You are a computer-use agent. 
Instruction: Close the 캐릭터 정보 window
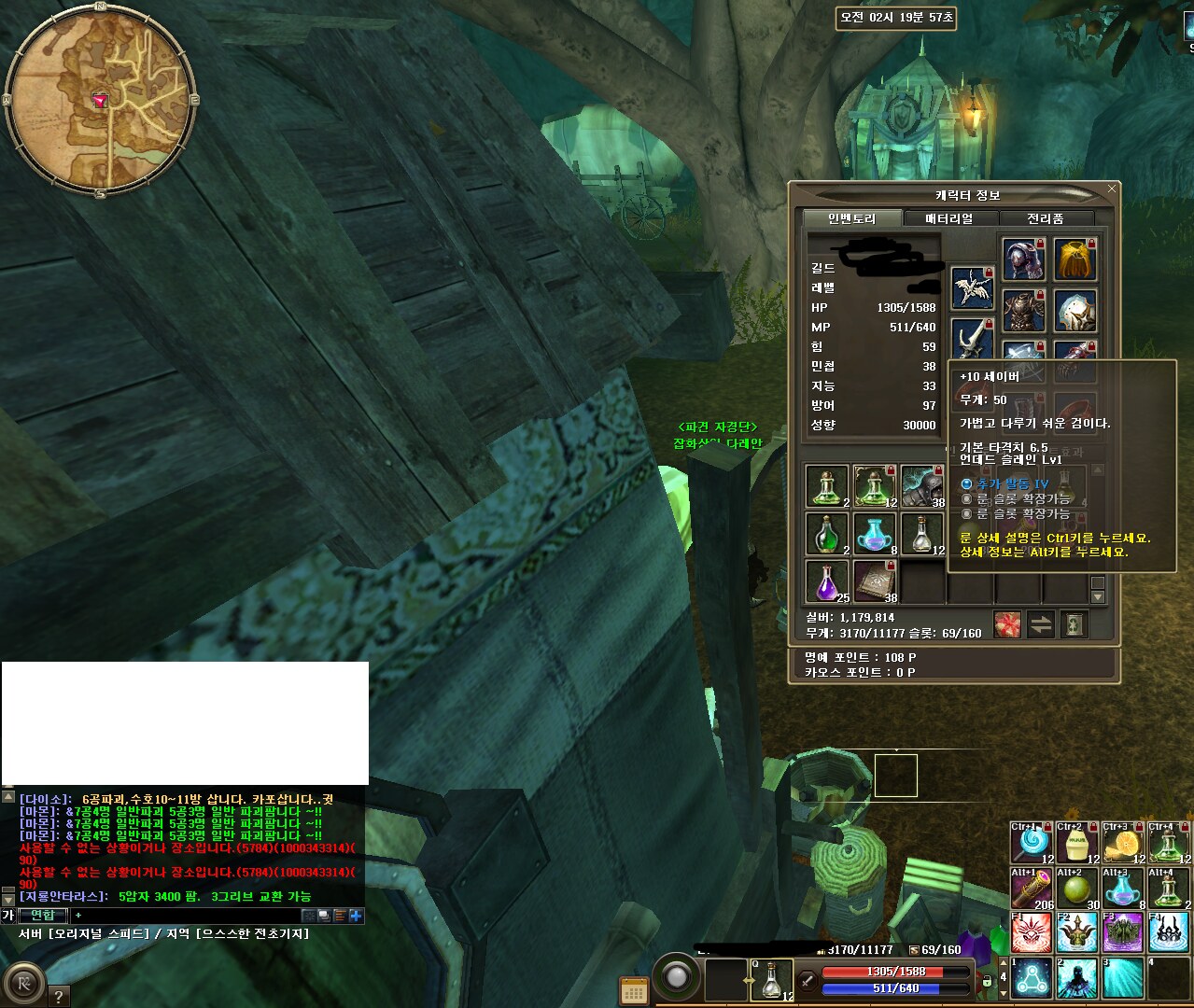coord(1111,189)
